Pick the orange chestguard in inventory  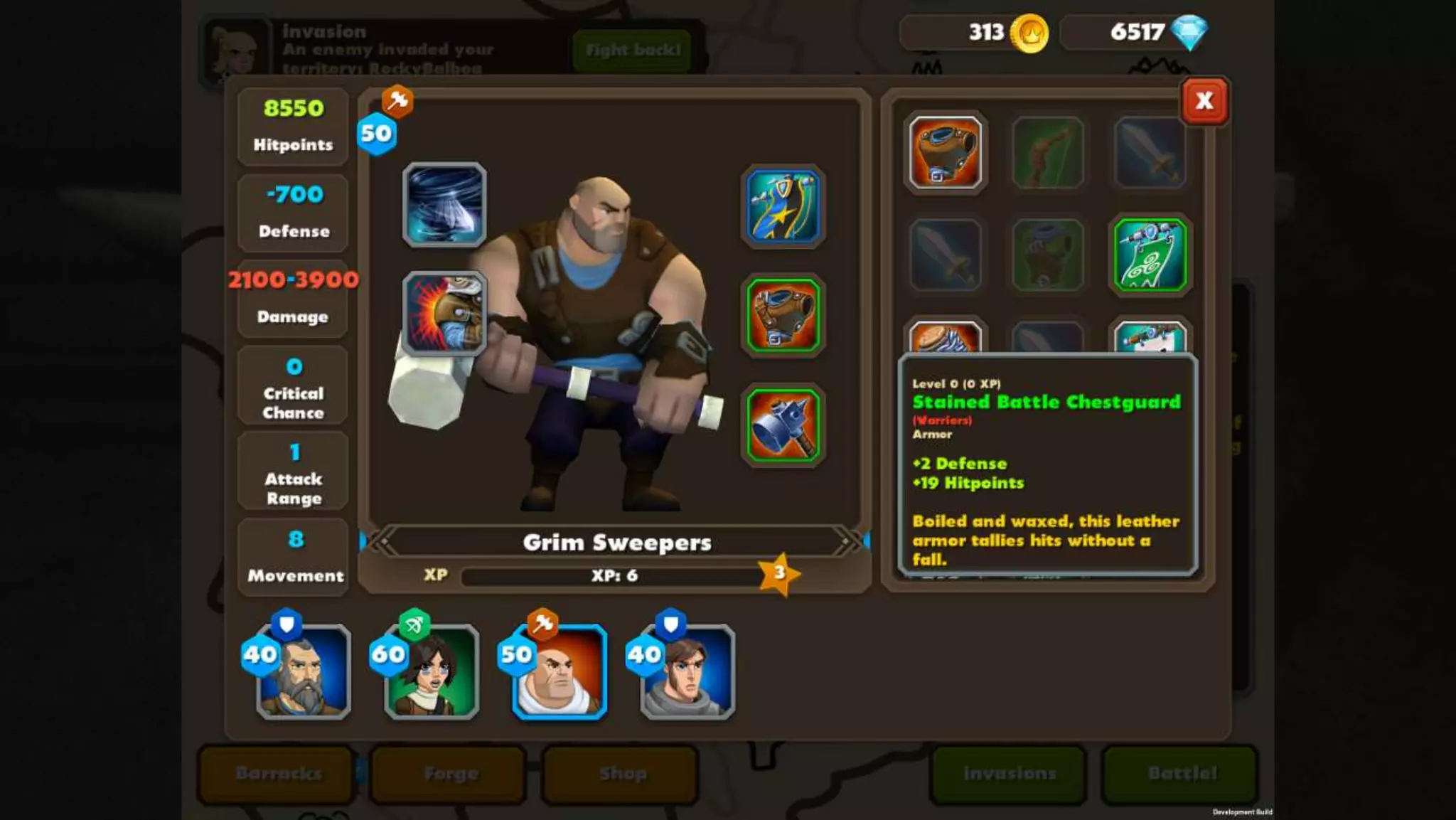945,153
